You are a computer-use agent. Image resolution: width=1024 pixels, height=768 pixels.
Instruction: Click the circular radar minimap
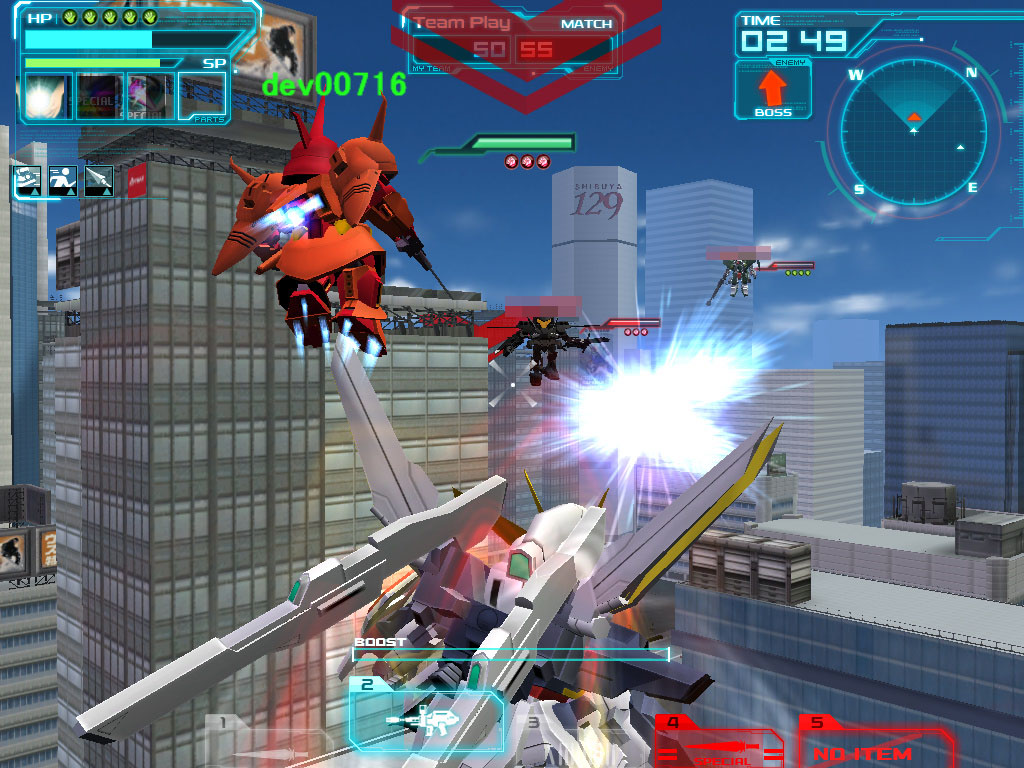pyautogui.click(x=913, y=131)
